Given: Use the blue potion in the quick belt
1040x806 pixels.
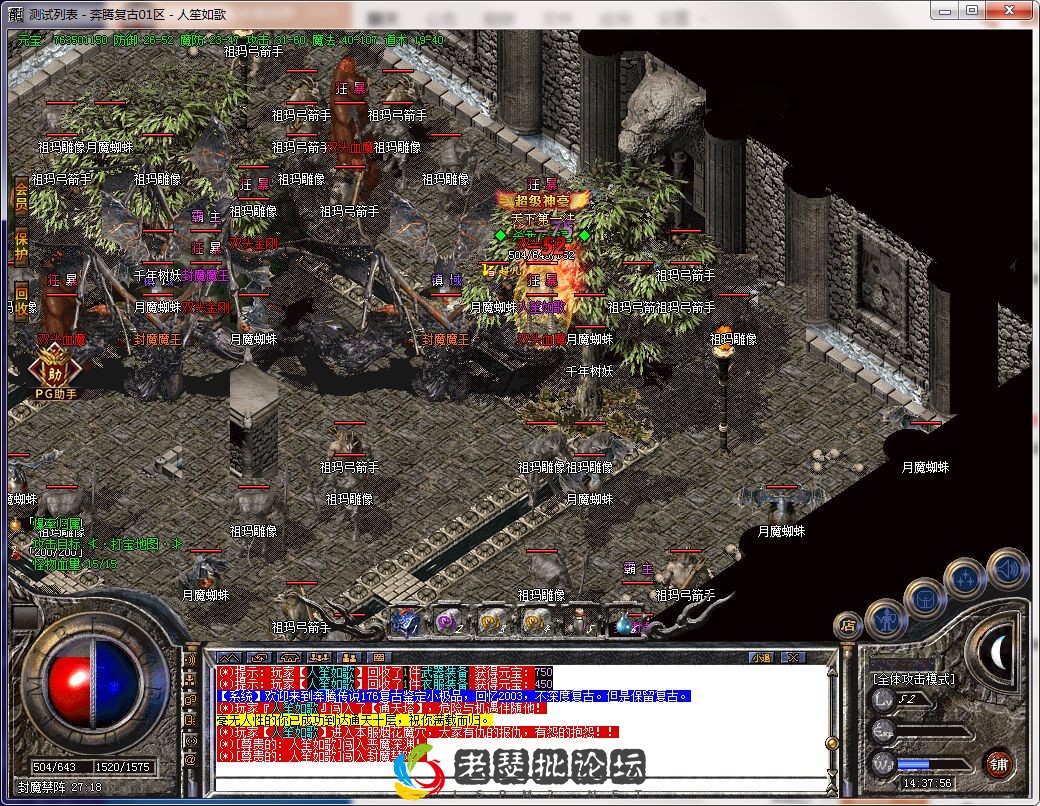Looking at the screenshot, I should point(625,623).
